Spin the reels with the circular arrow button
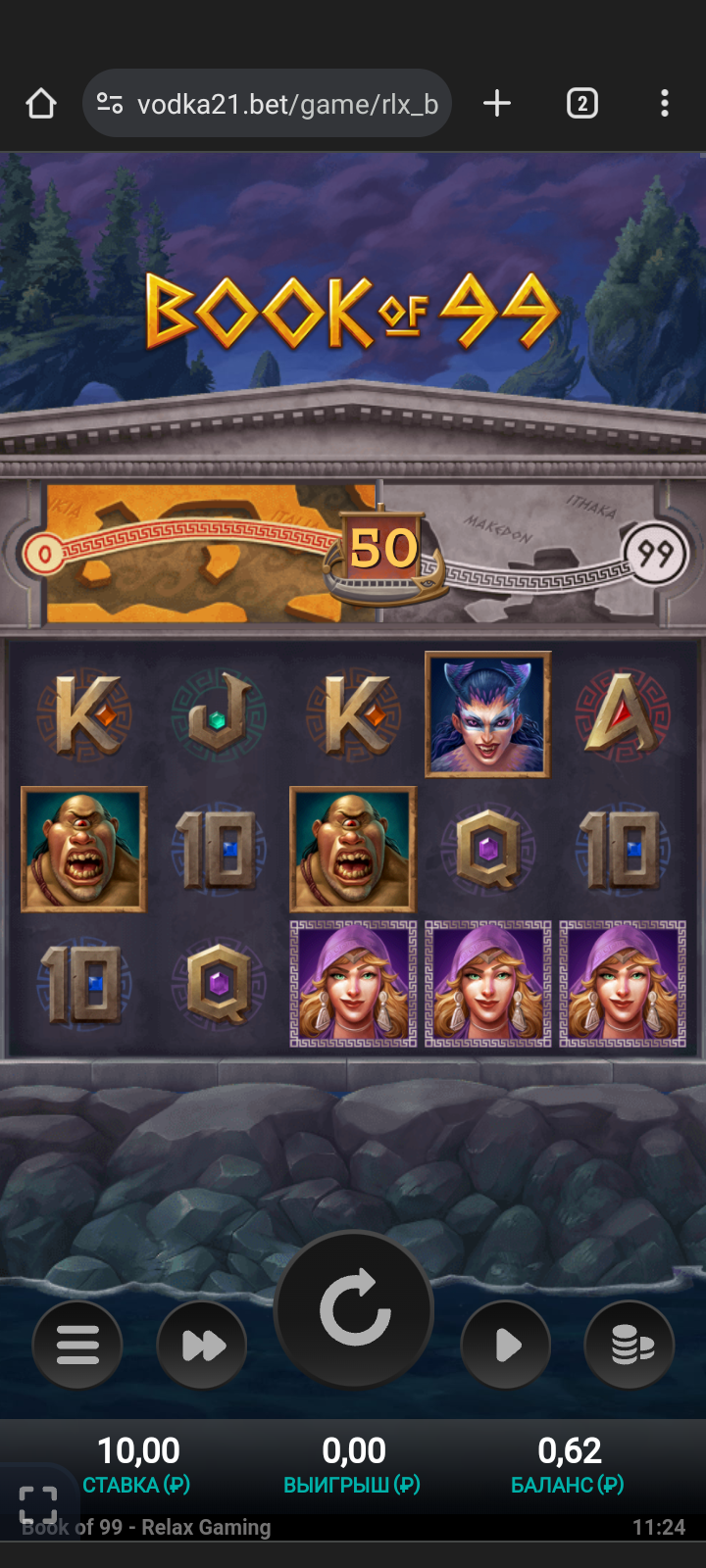 point(354,1308)
